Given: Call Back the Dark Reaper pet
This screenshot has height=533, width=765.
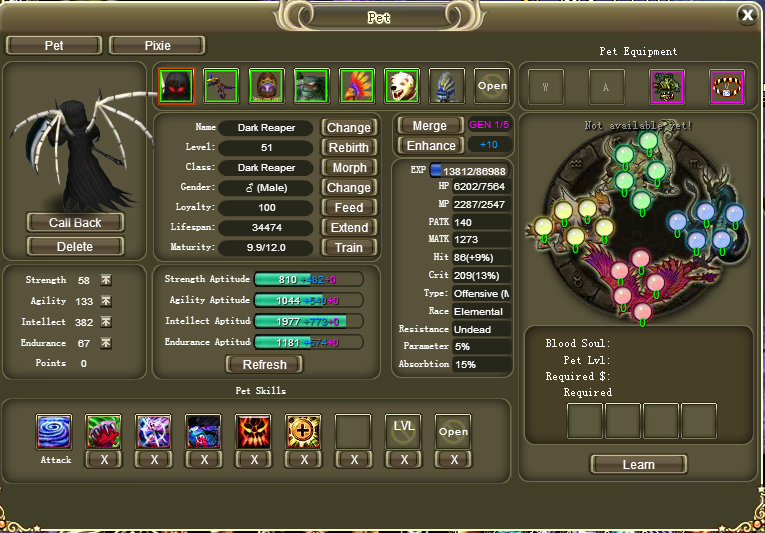Looking at the screenshot, I should [x=75, y=222].
